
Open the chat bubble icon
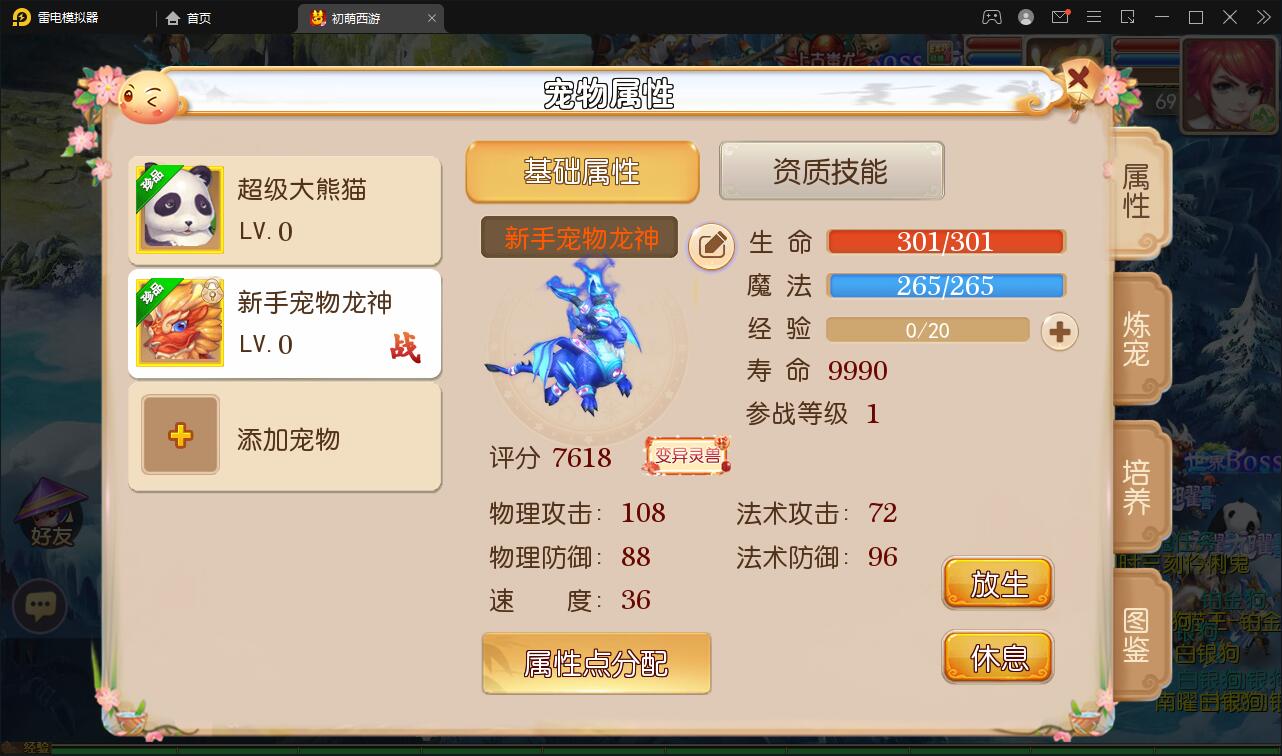pyautogui.click(x=40, y=607)
